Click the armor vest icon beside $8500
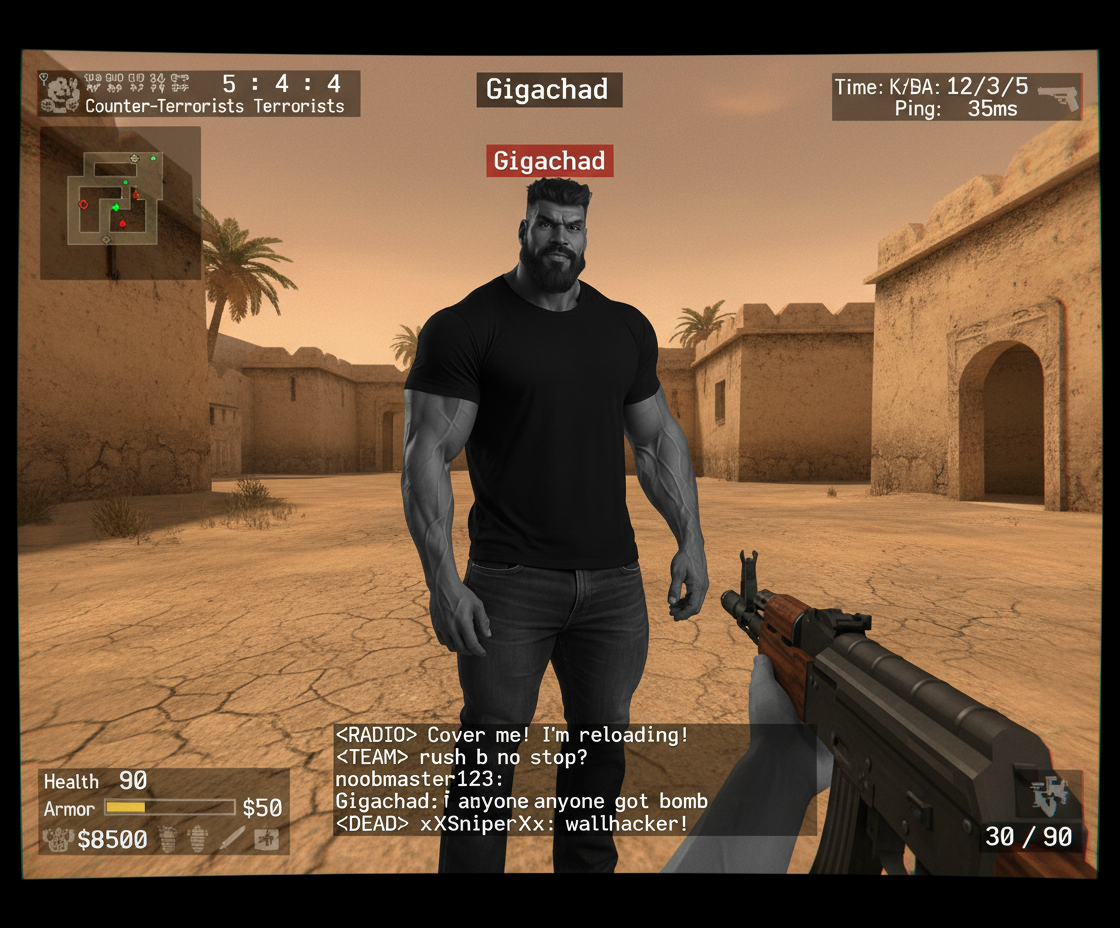 pyautogui.click(x=57, y=839)
